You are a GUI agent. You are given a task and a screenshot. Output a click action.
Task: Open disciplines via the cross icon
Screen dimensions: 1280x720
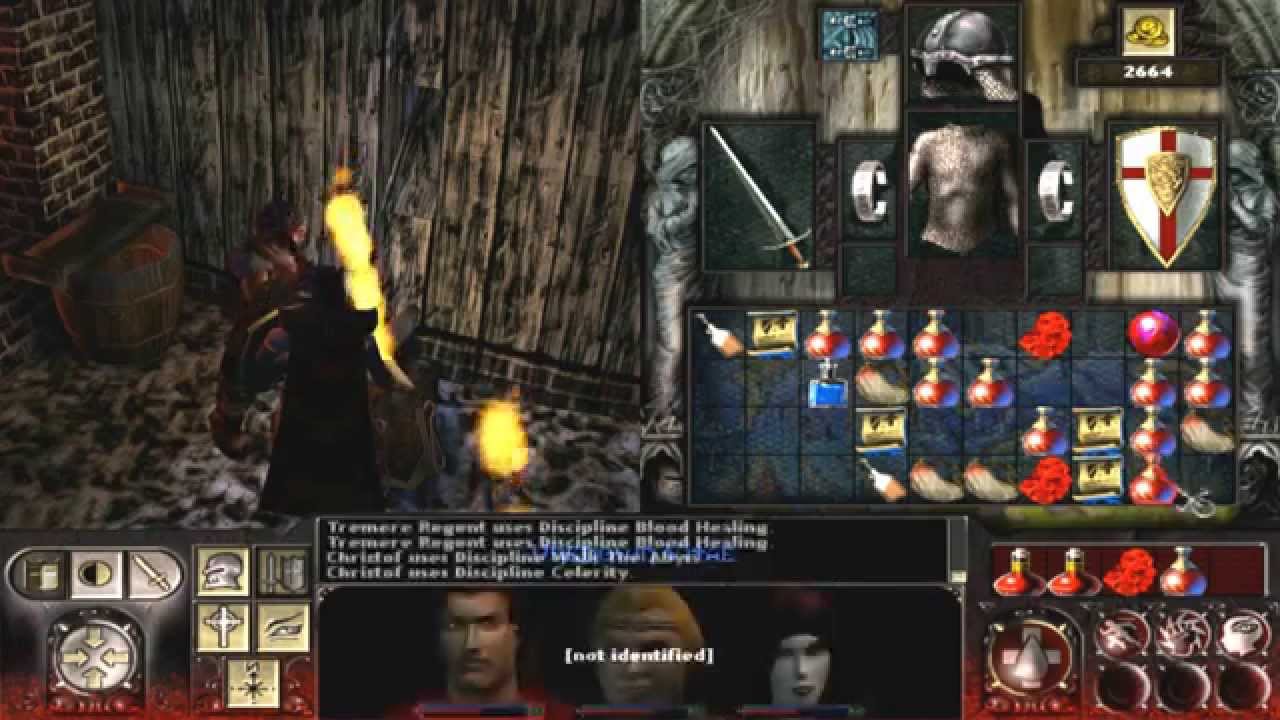click(224, 626)
